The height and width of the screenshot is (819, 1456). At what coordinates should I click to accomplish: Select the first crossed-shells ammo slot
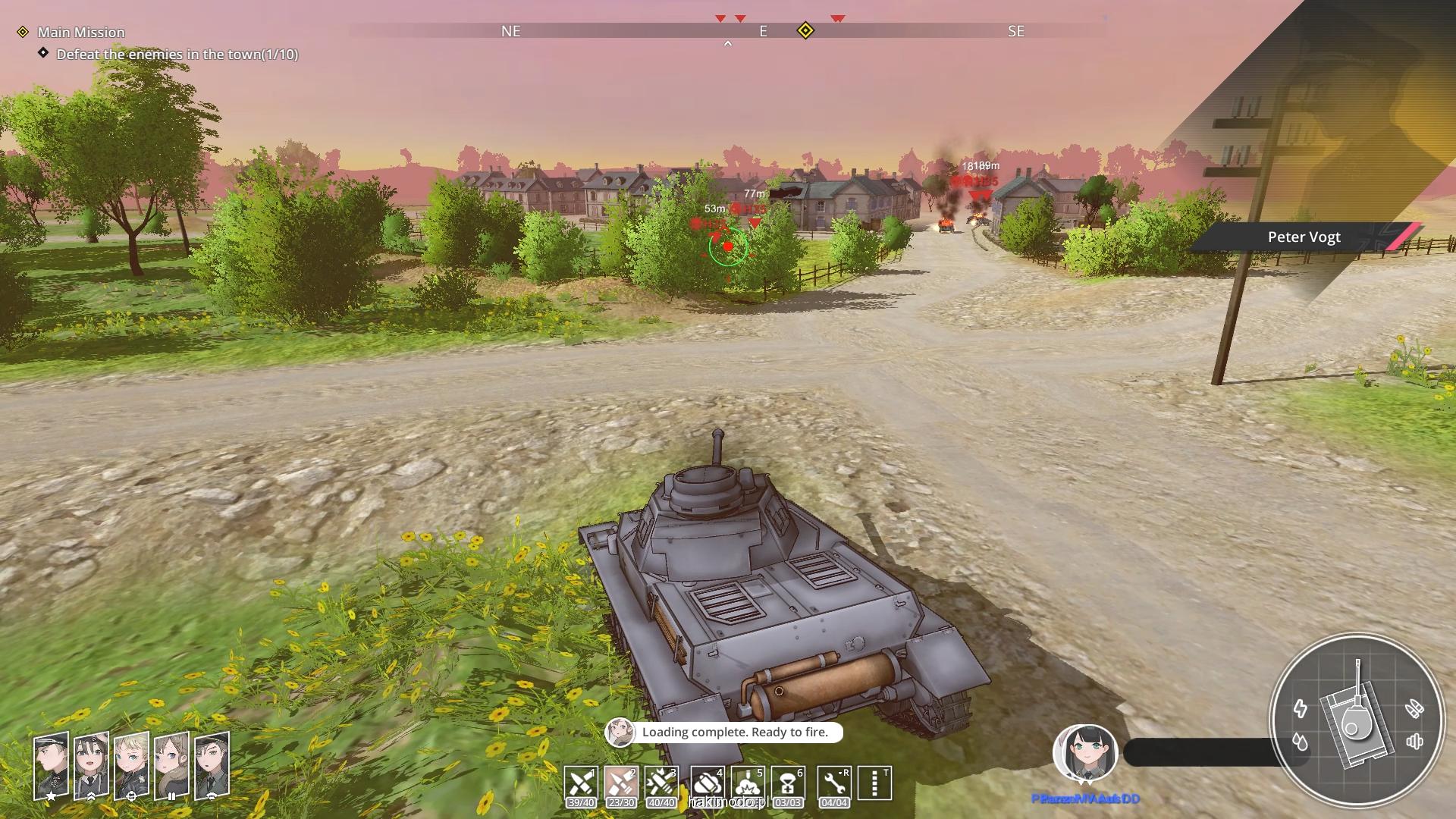click(x=581, y=783)
